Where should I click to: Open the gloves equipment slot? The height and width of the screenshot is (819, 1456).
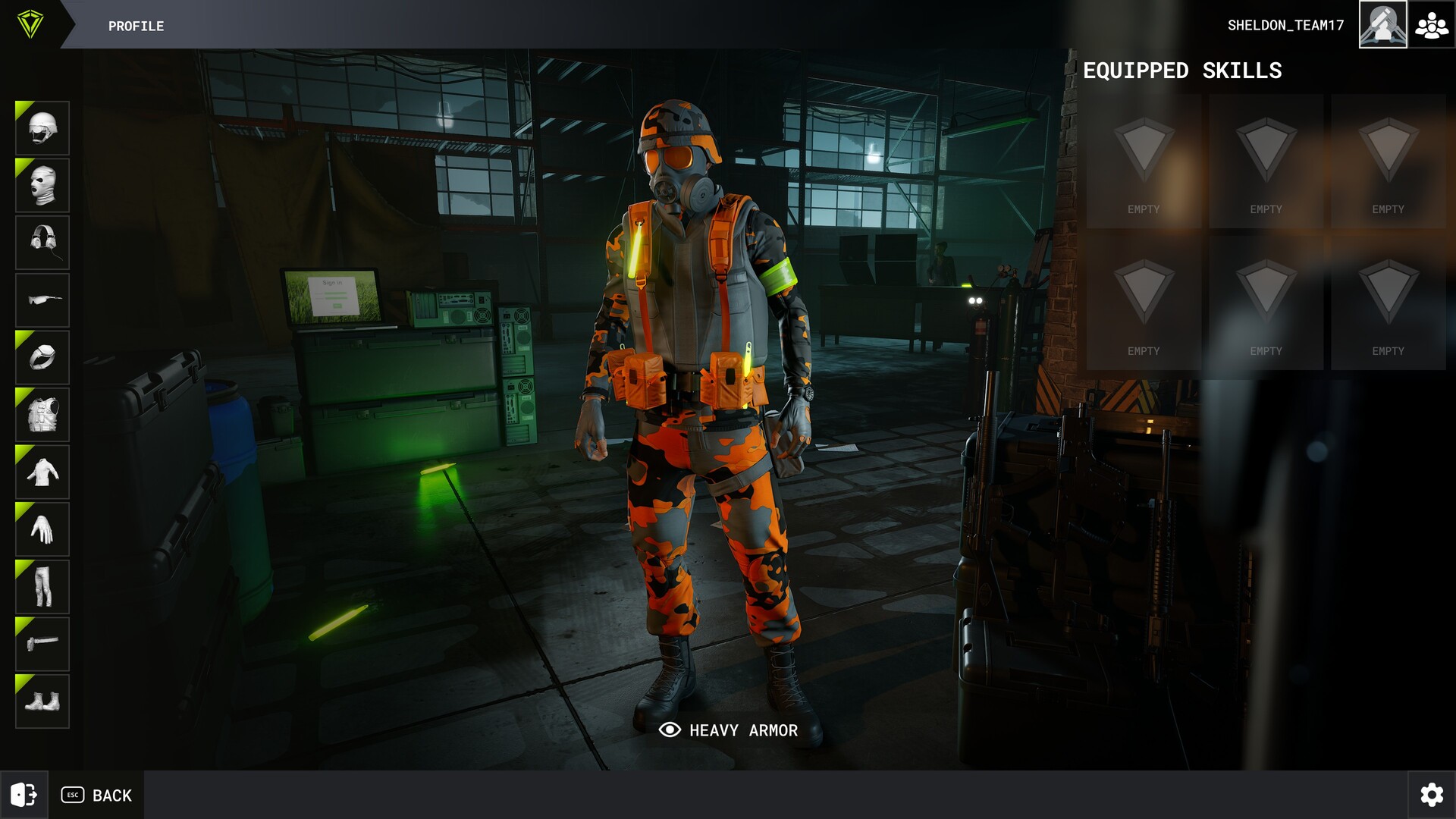[x=42, y=530]
